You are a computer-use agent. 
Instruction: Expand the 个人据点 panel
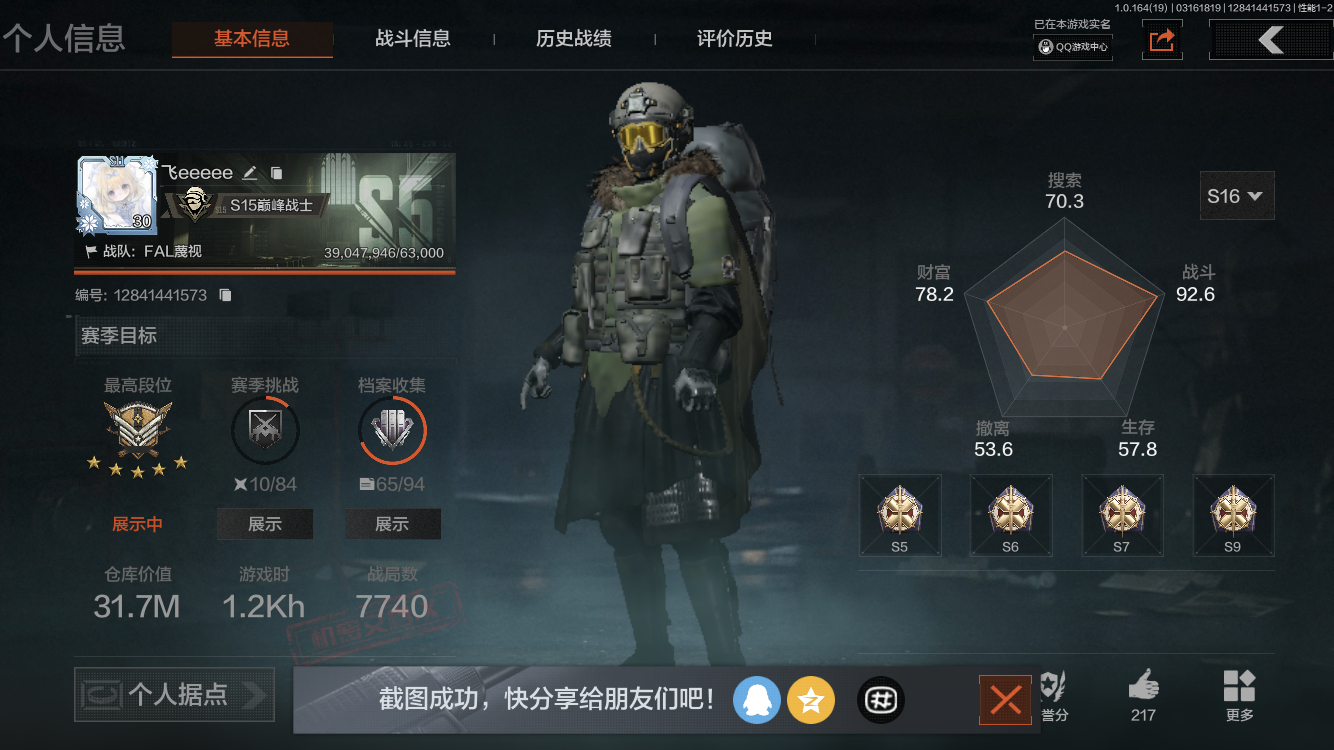point(173,694)
